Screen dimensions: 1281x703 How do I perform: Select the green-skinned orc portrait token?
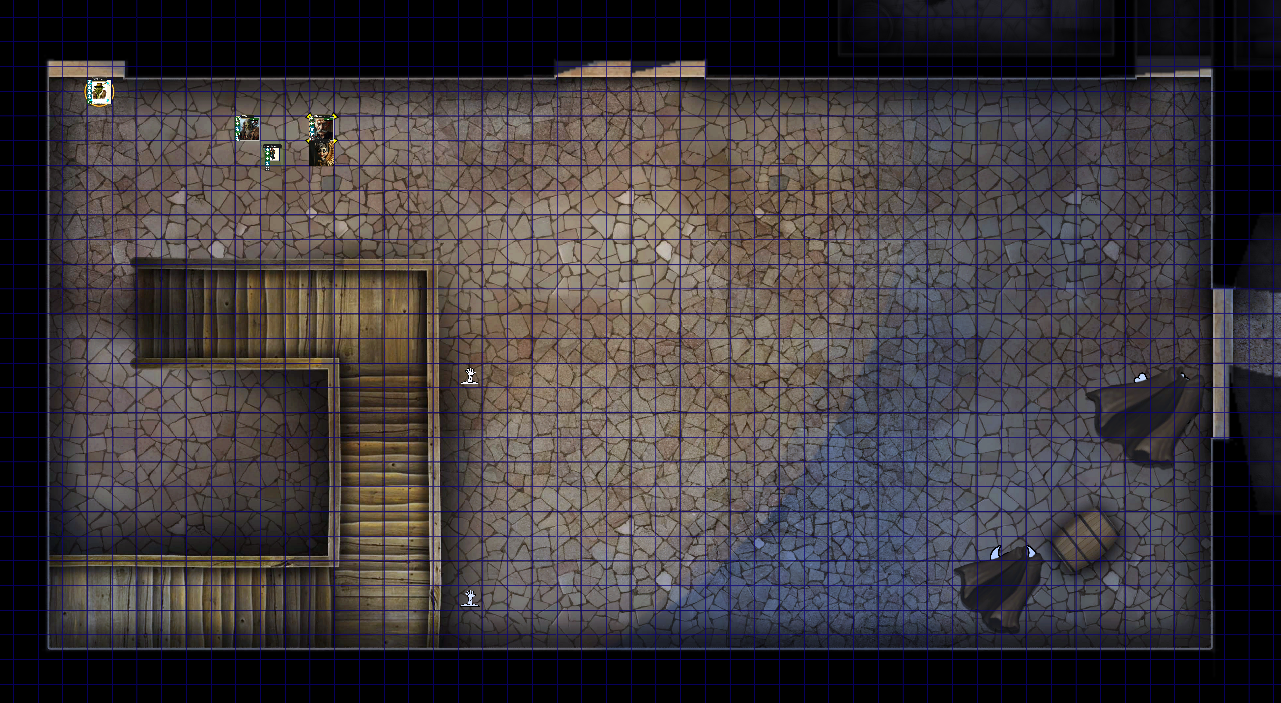click(247, 128)
